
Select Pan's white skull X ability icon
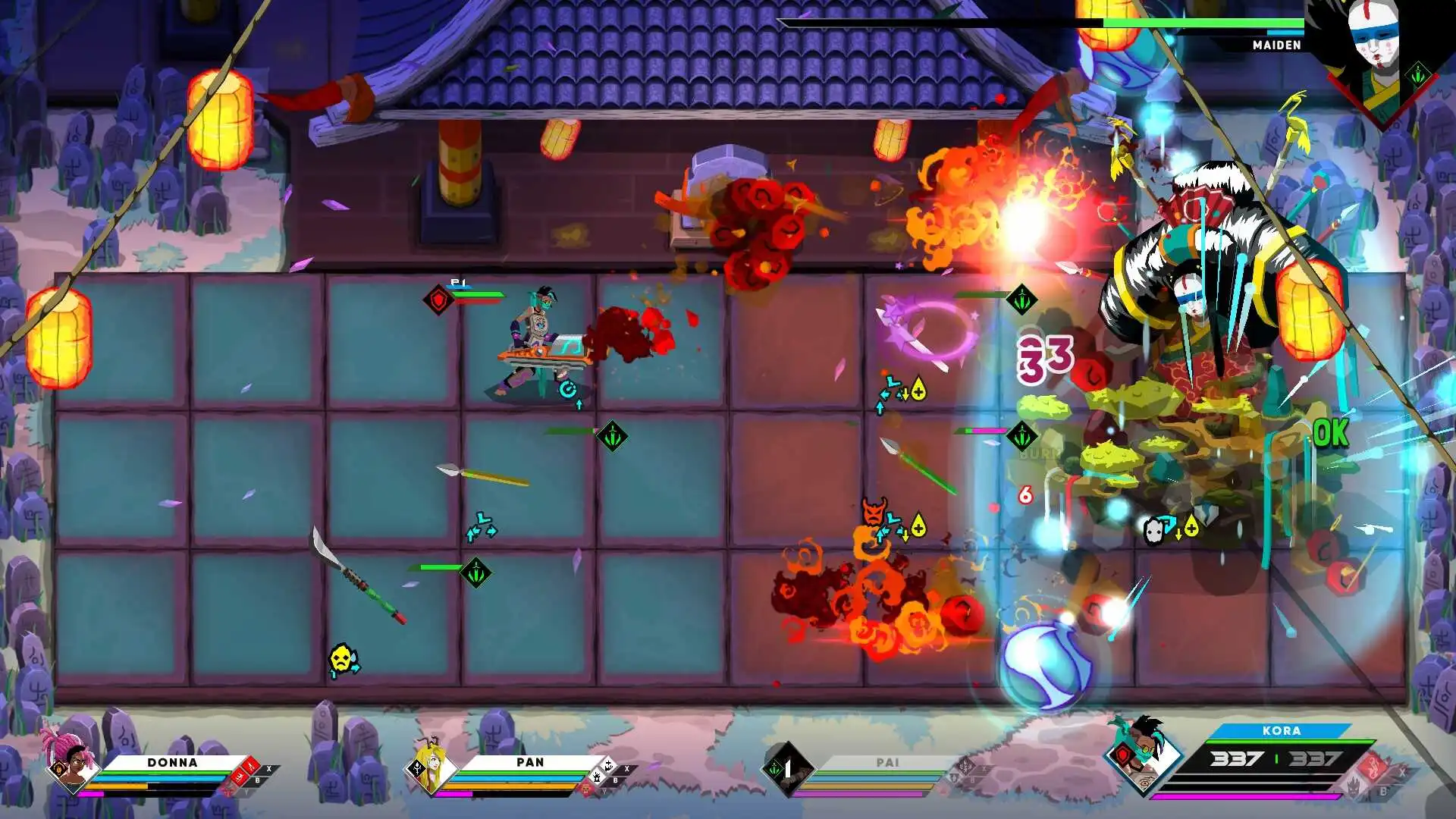pos(609,766)
